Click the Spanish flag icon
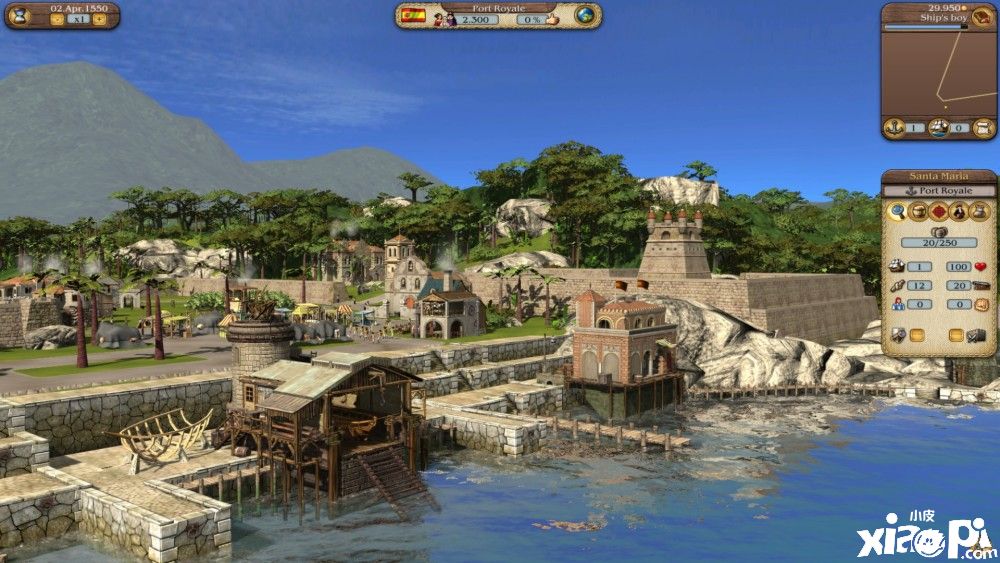 click(x=414, y=16)
